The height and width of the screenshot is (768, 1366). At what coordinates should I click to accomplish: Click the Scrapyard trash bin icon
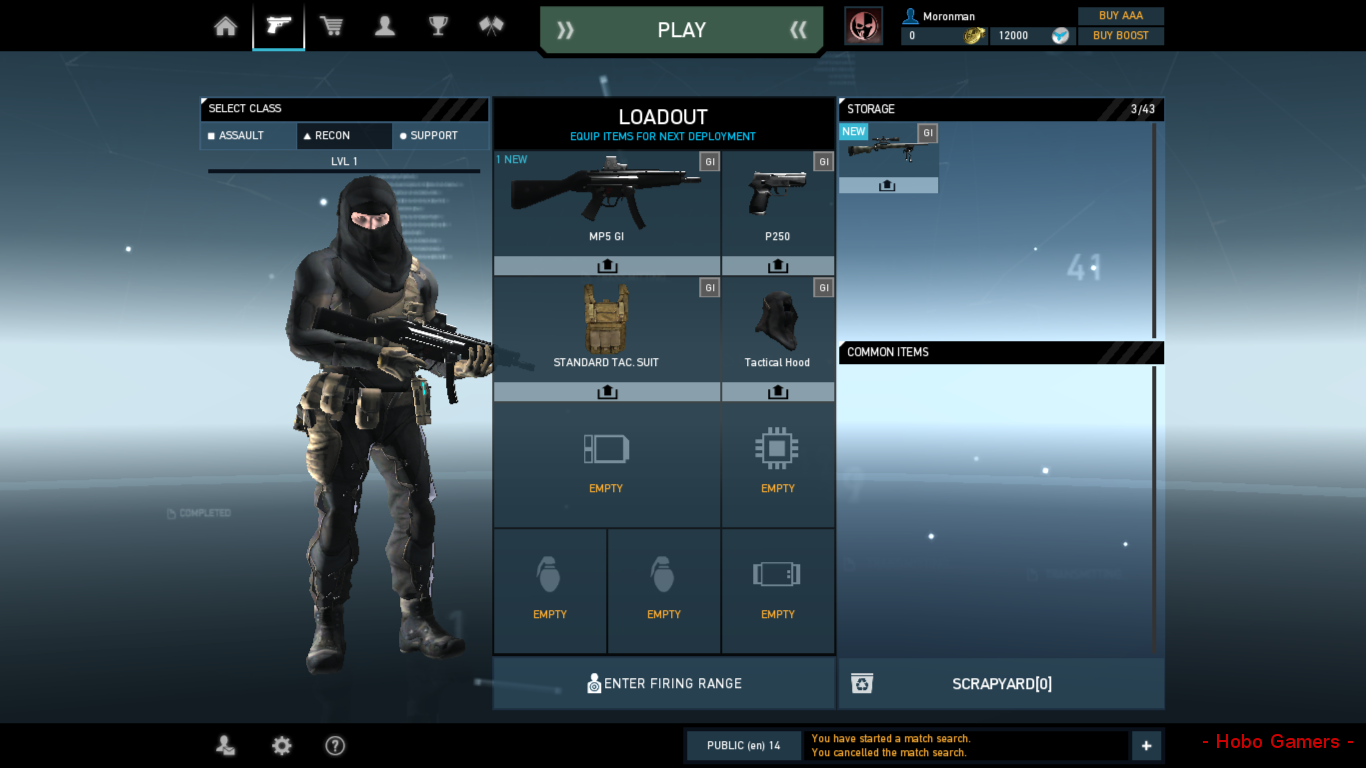(x=862, y=683)
